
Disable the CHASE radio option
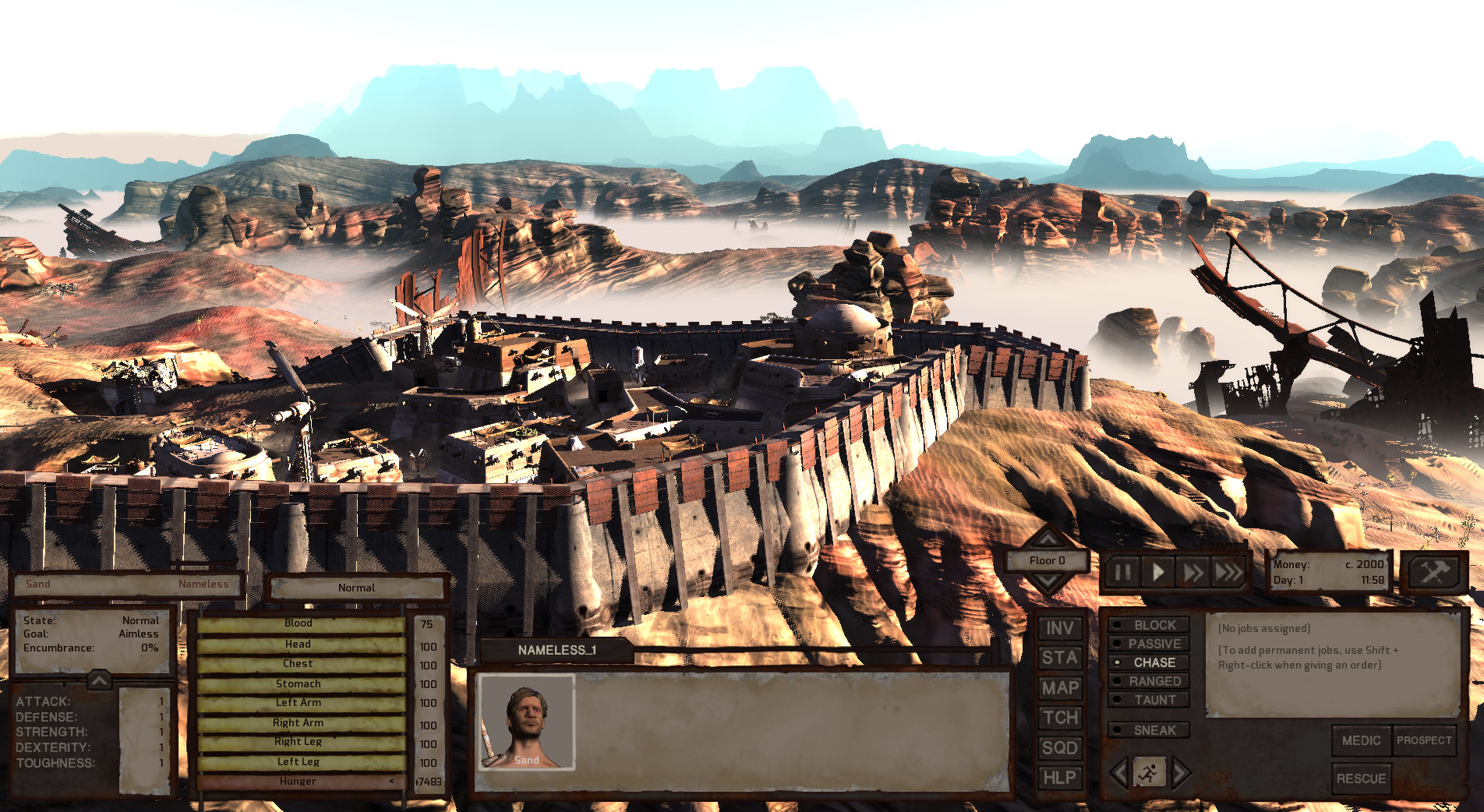[1150, 662]
